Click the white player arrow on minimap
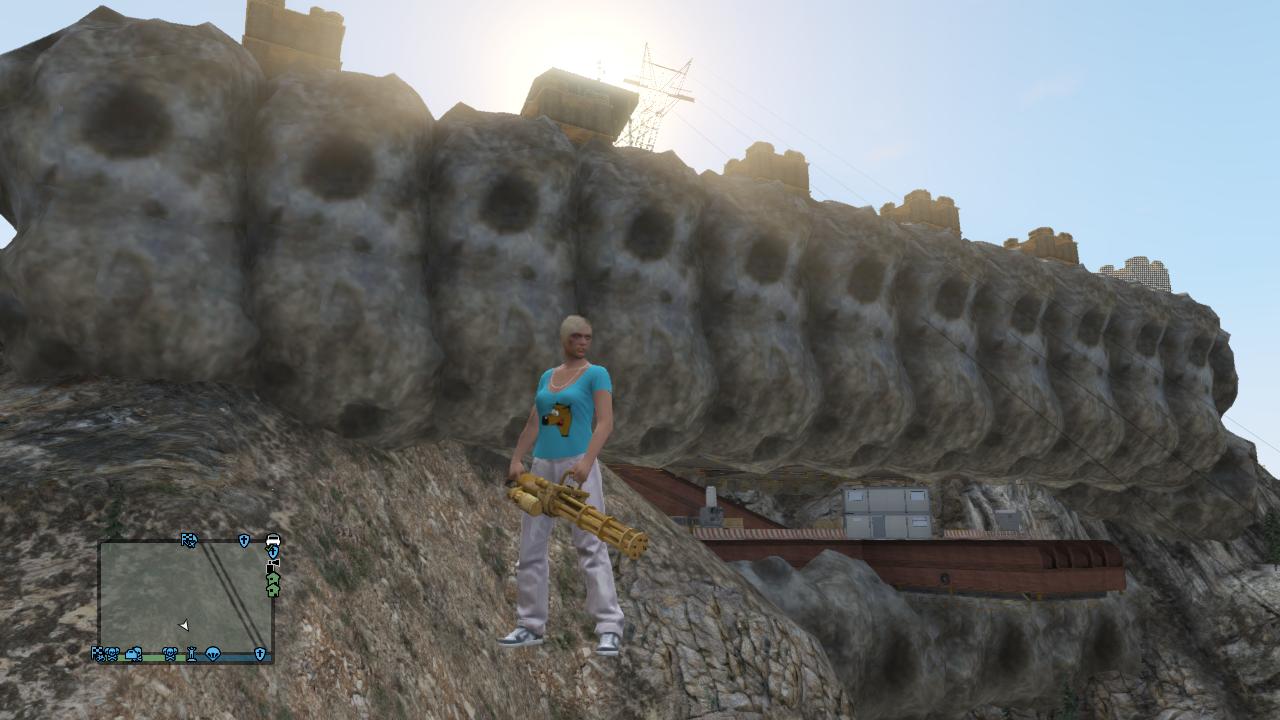The height and width of the screenshot is (720, 1280). point(184,626)
